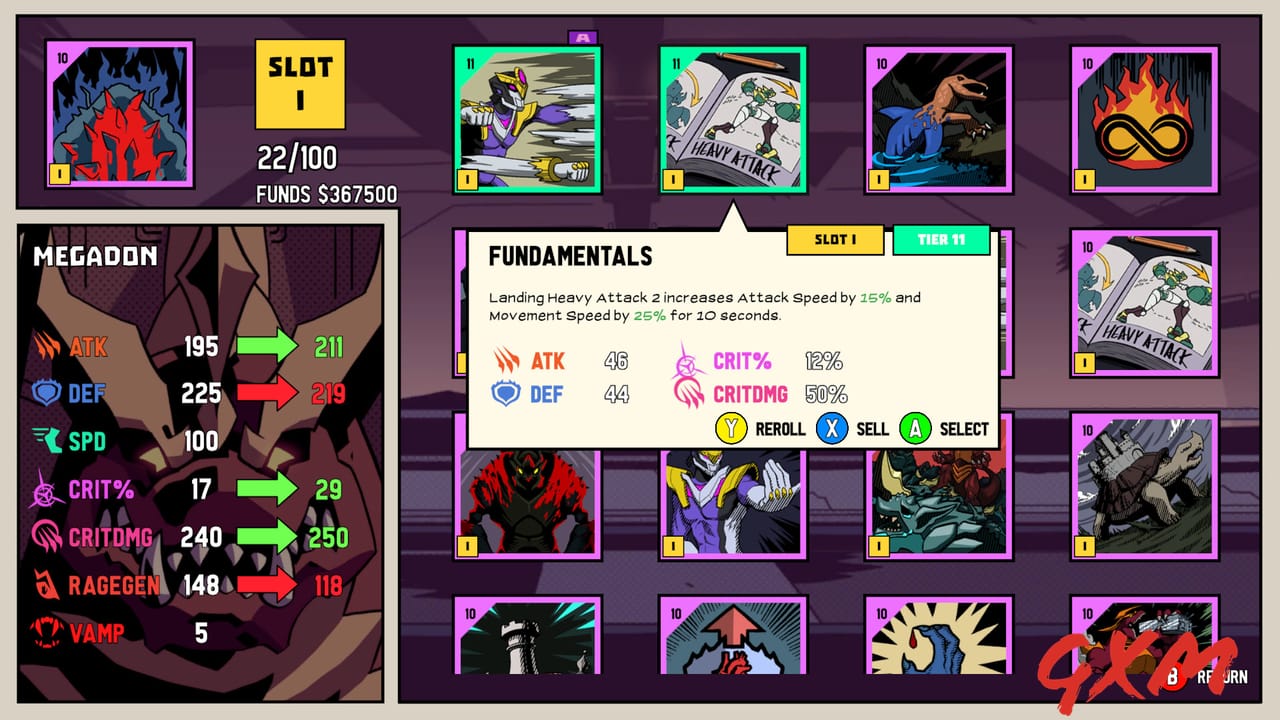
Task: Click the TIER 11 badge on the tooltip
Action: 941,240
